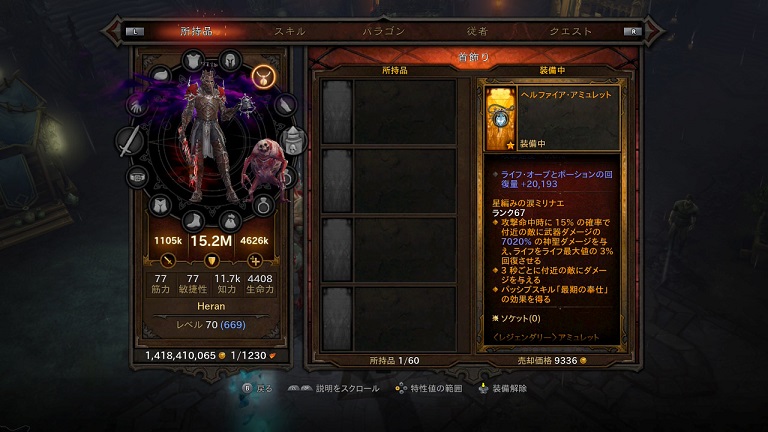Click the highlighted amulet equipment slot
Viewport: 768px width, 432px height.
[x=264, y=75]
